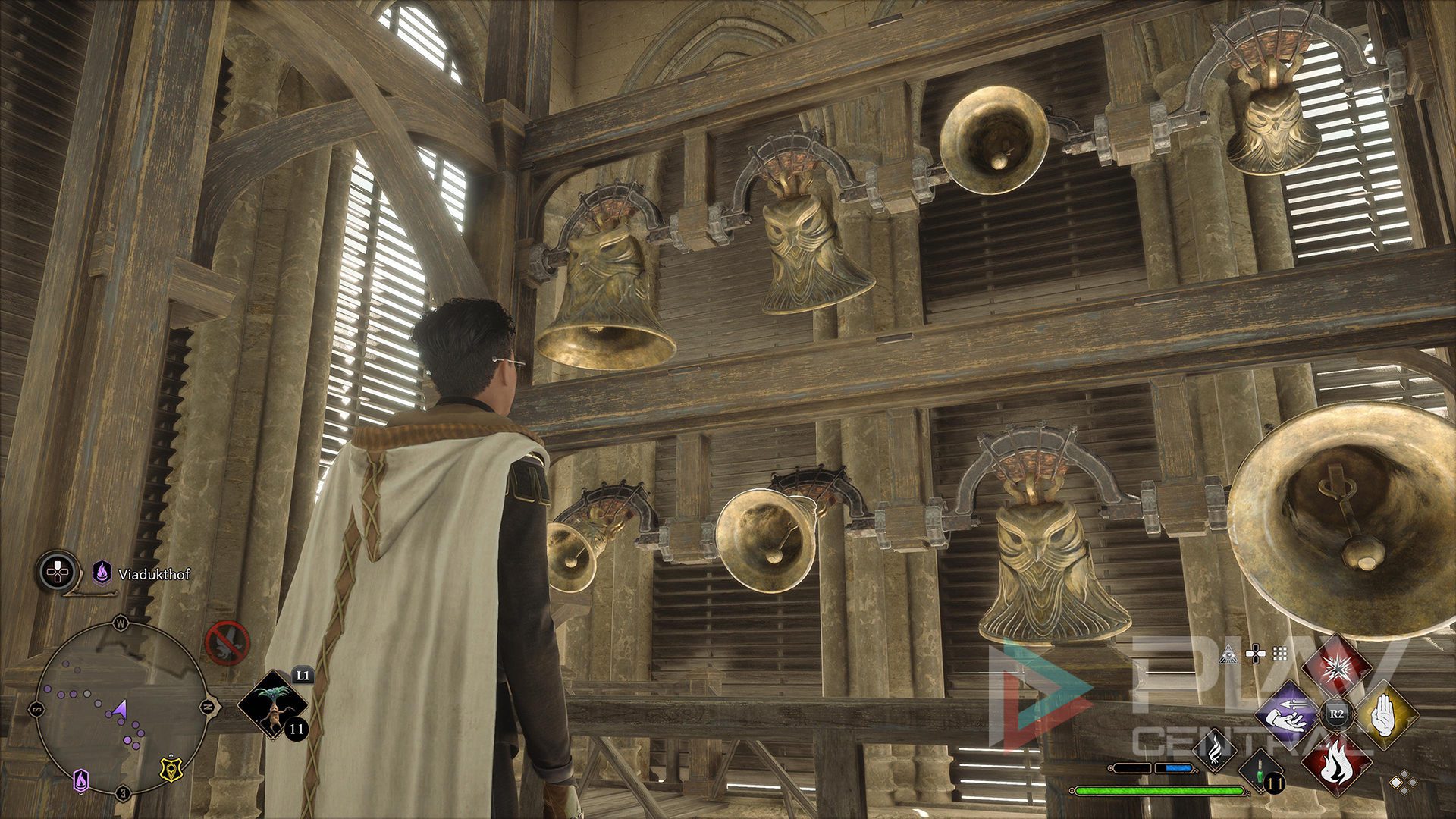Open the dotted grid icon beside spells
This screenshot has height=819, width=1456.
[x=1280, y=654]
